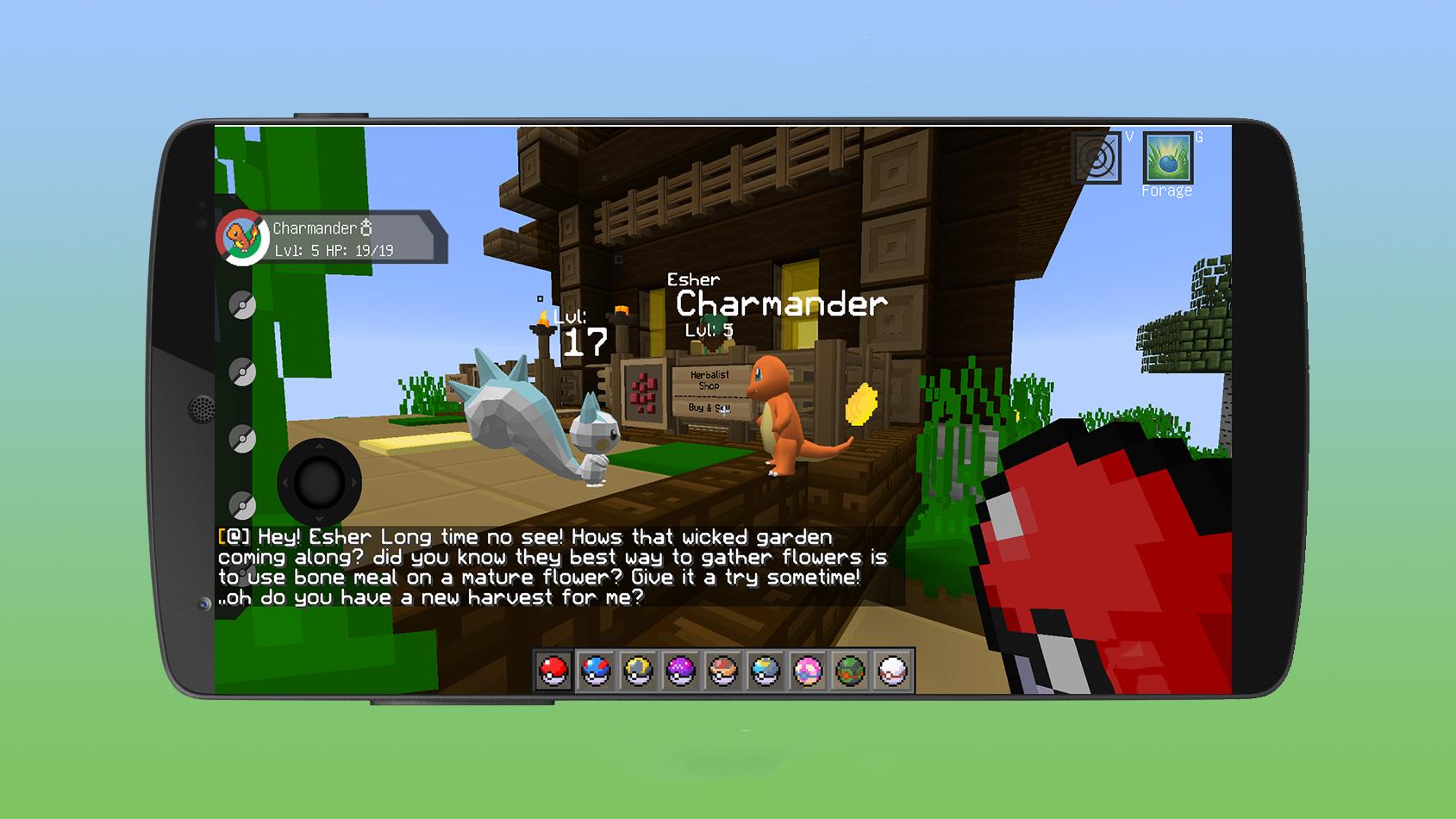
Task: Activate the targeting reticle icon labeled V
Action: 1097,159
